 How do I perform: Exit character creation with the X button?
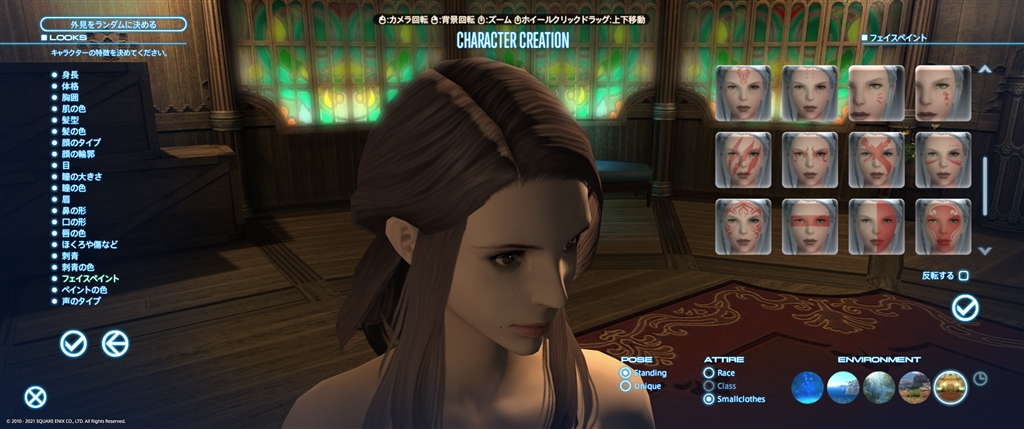[x=36, y=397]
